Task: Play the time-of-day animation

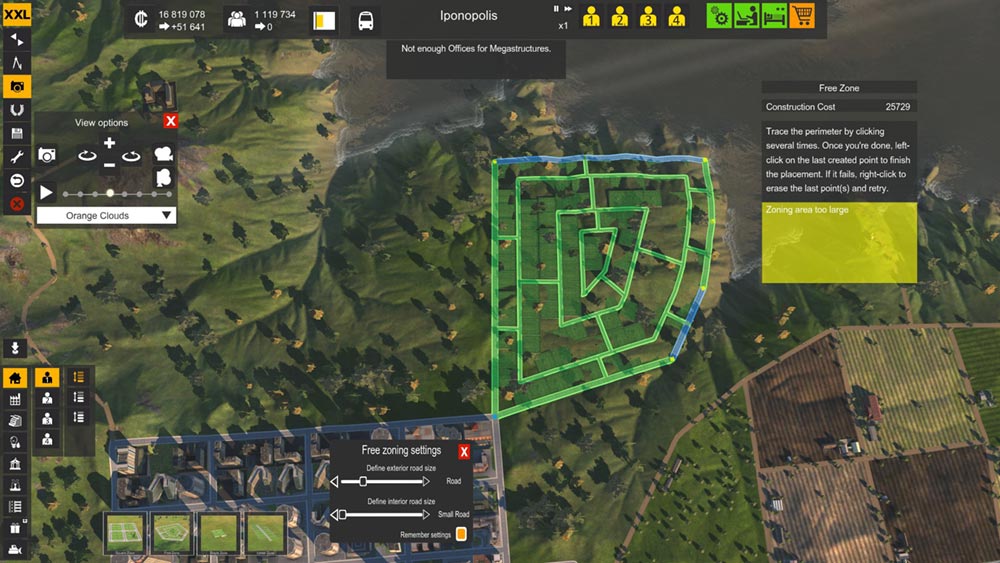Action: 47,192
